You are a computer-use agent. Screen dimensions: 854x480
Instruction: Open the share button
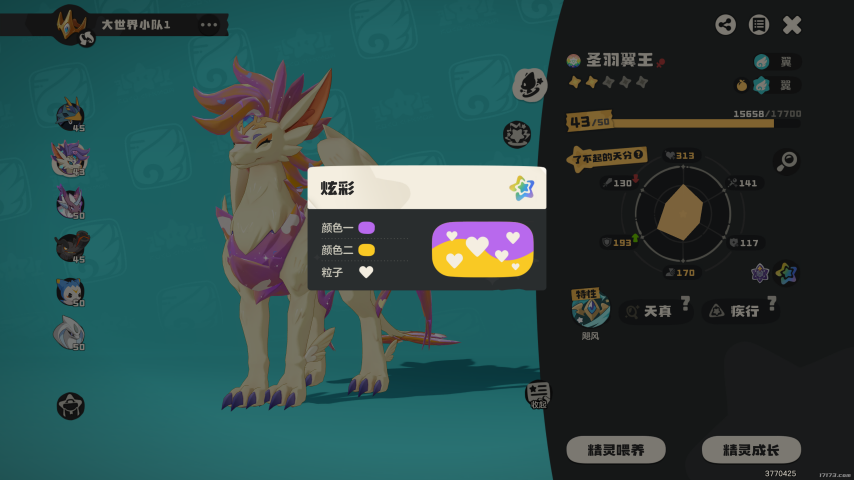tap(726, 25)
